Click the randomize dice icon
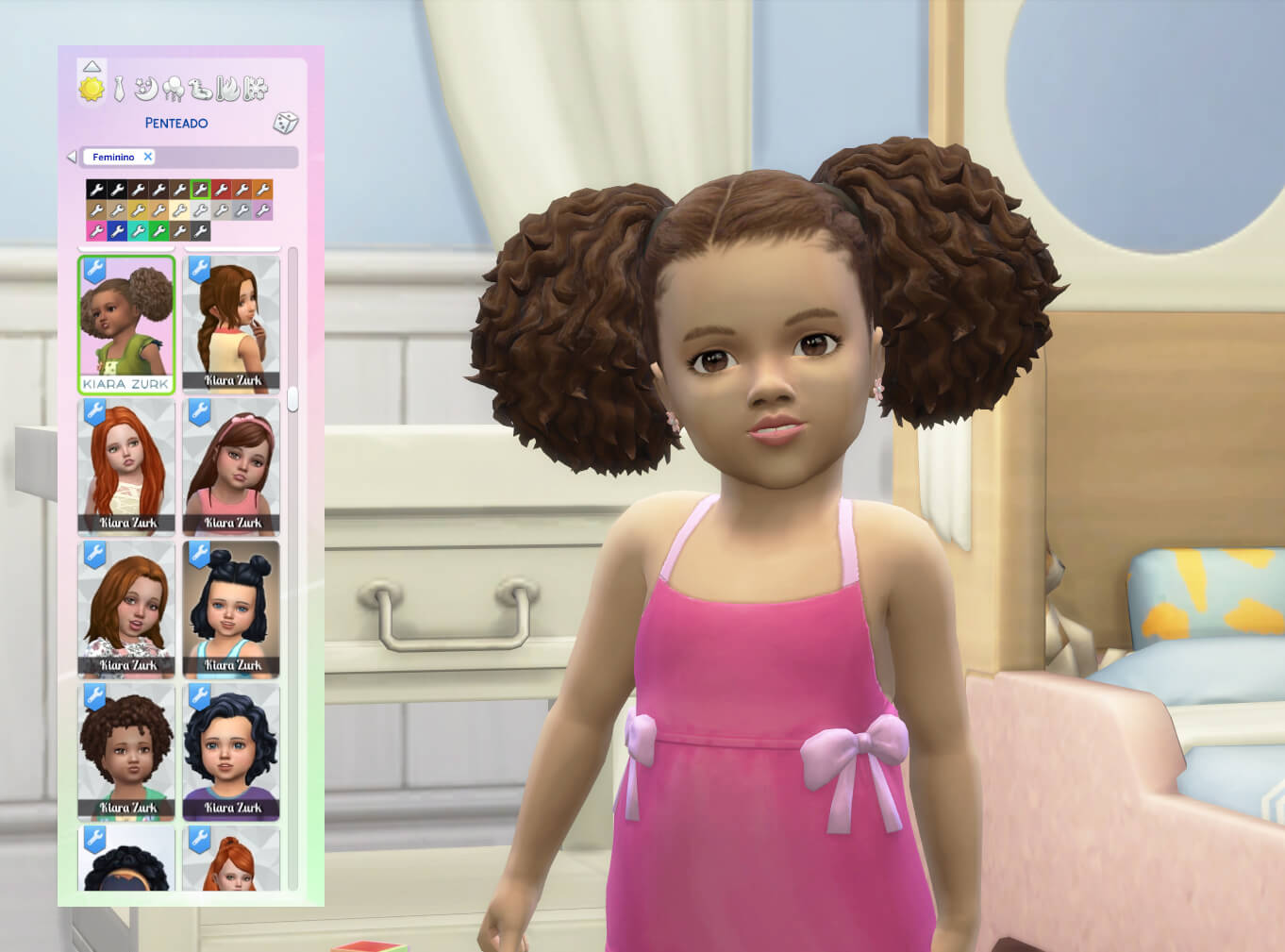The width and height of the screenshot is (1285, 952). click(x=285, y=124)
